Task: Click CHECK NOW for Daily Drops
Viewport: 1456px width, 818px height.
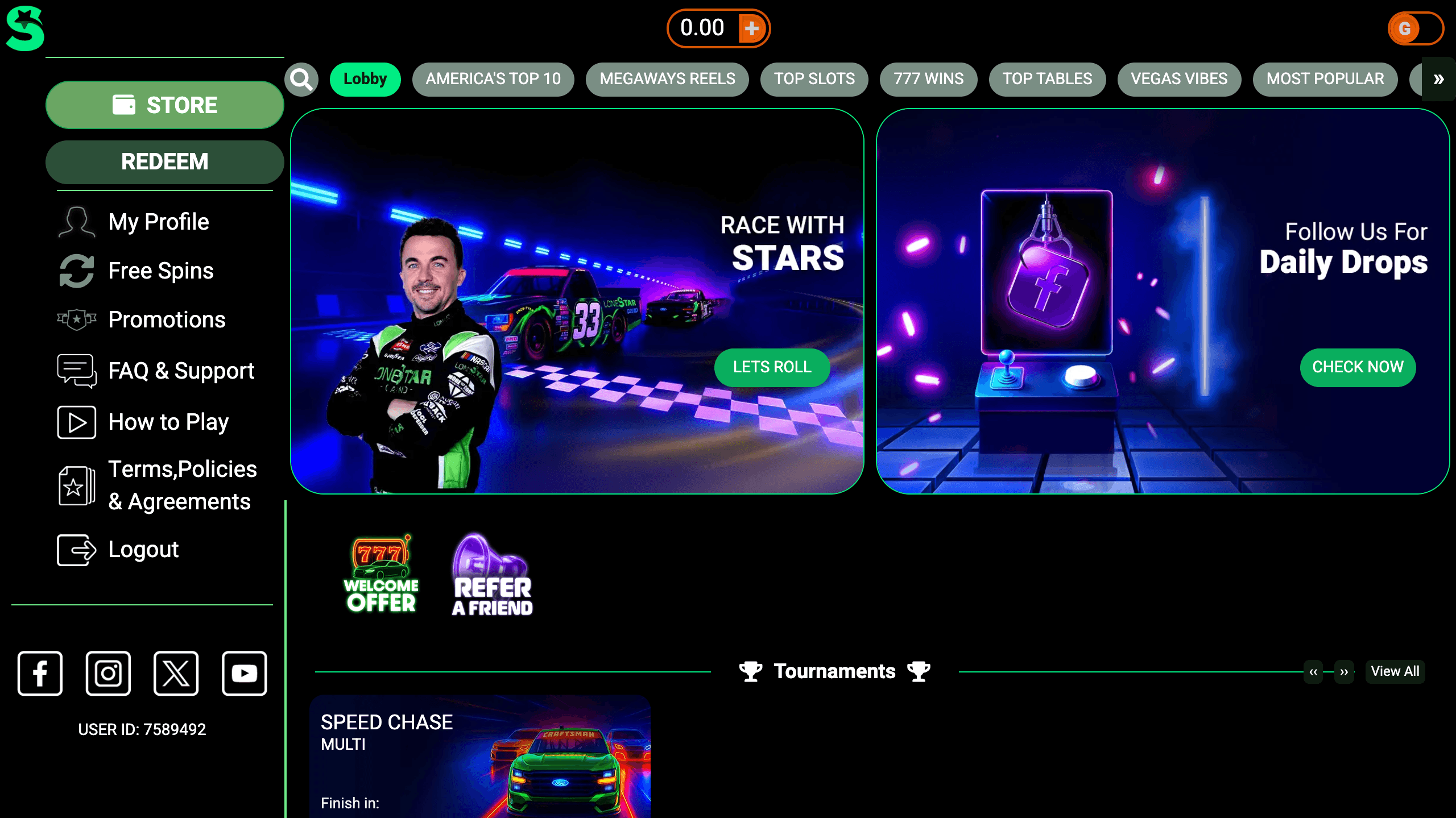Action: [1358, 368]
